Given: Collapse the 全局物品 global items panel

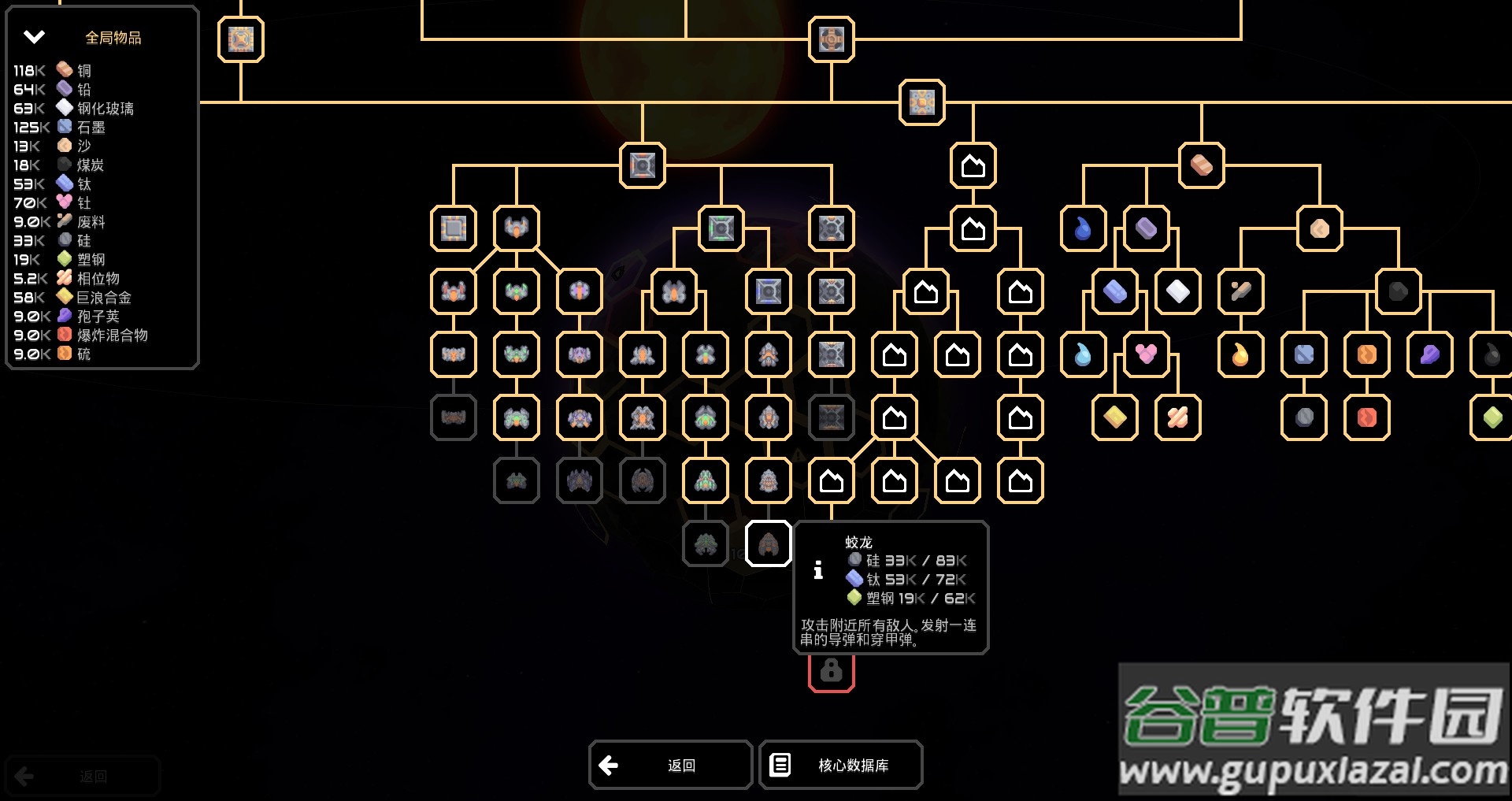Looking at the screenshot, I should pyautogui.click(x=34, y=37).
